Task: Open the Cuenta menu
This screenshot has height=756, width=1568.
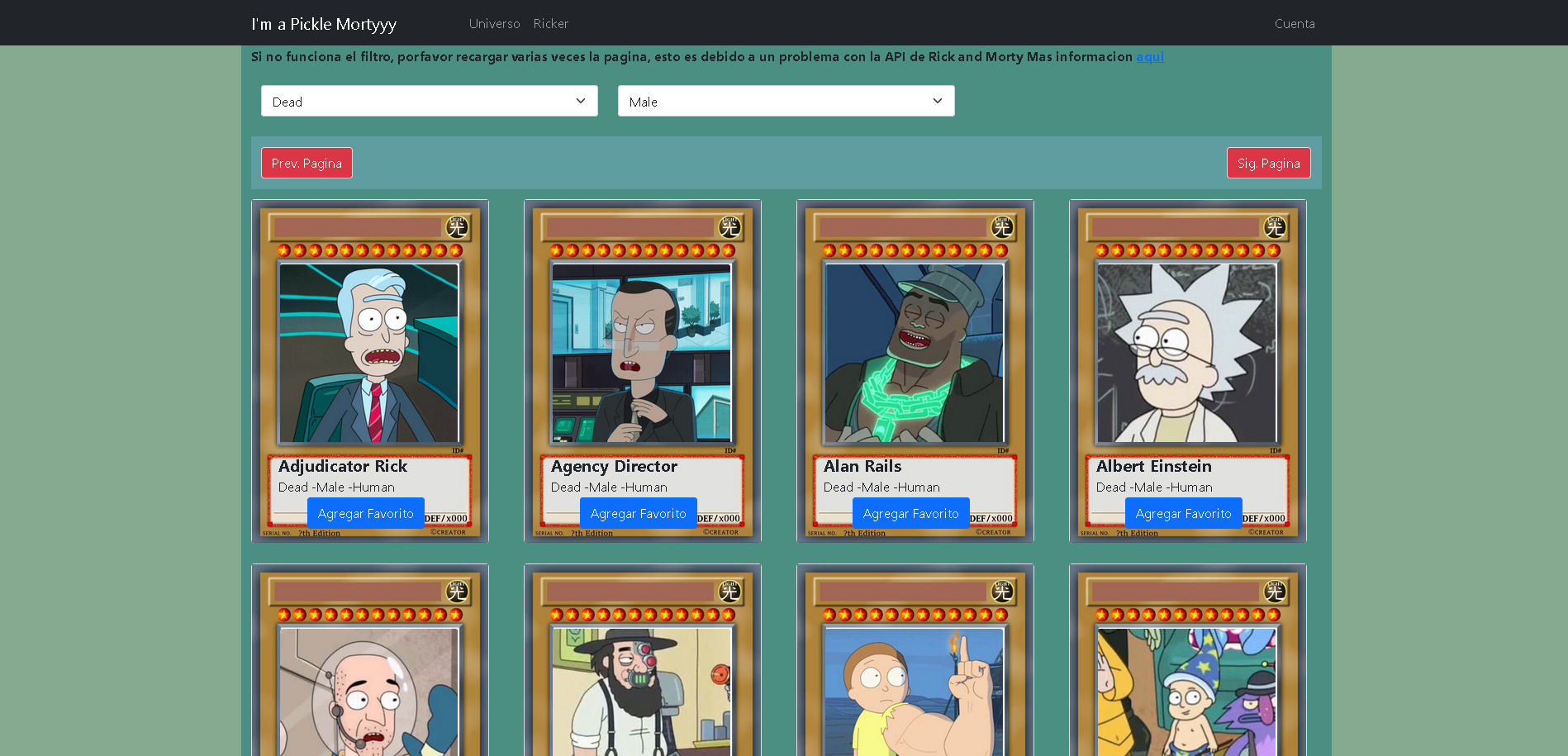Action: point(1294,23)
